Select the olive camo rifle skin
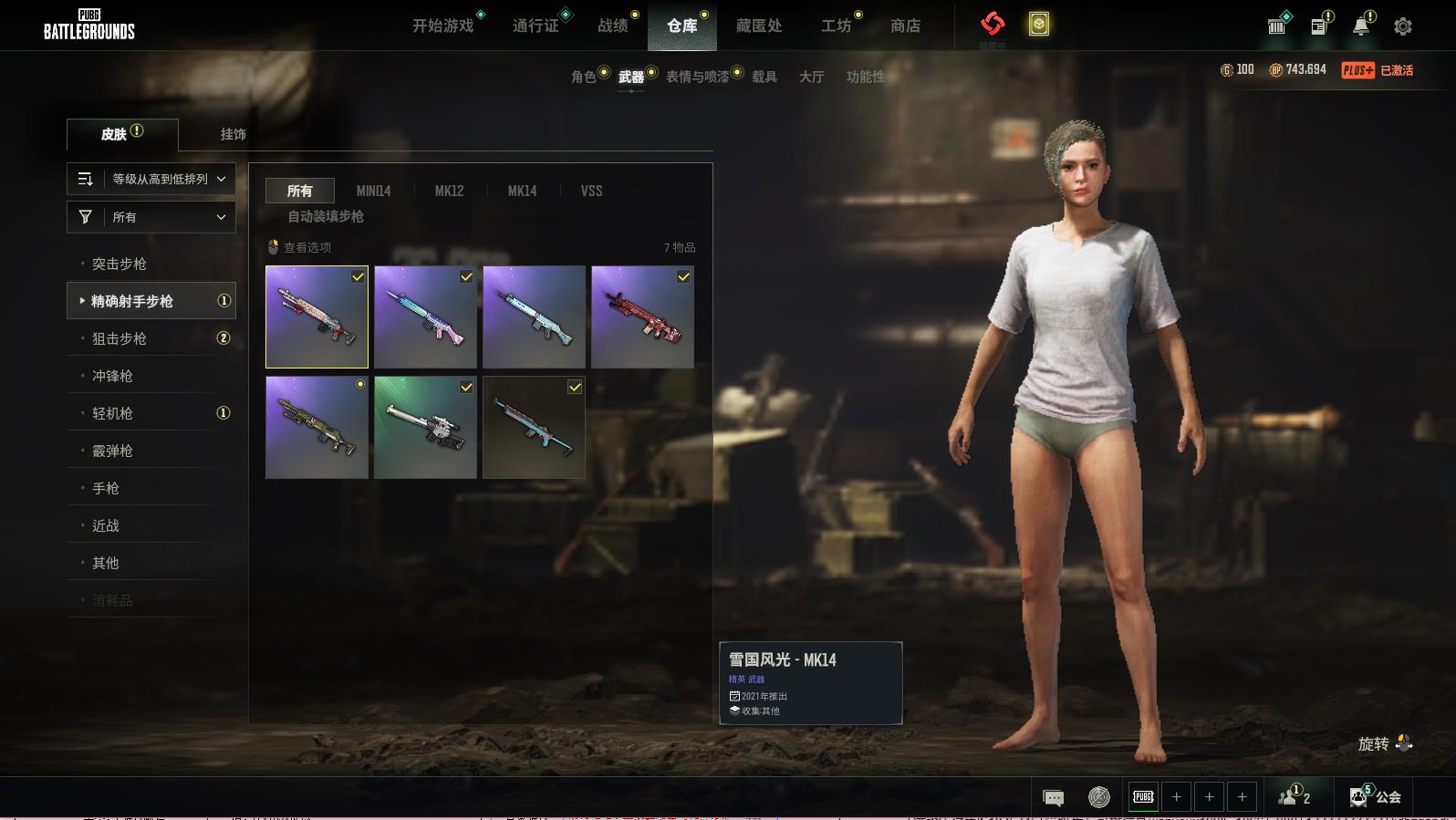The width and height of the screenshot is (1456, 820). (x=317, y=427)
